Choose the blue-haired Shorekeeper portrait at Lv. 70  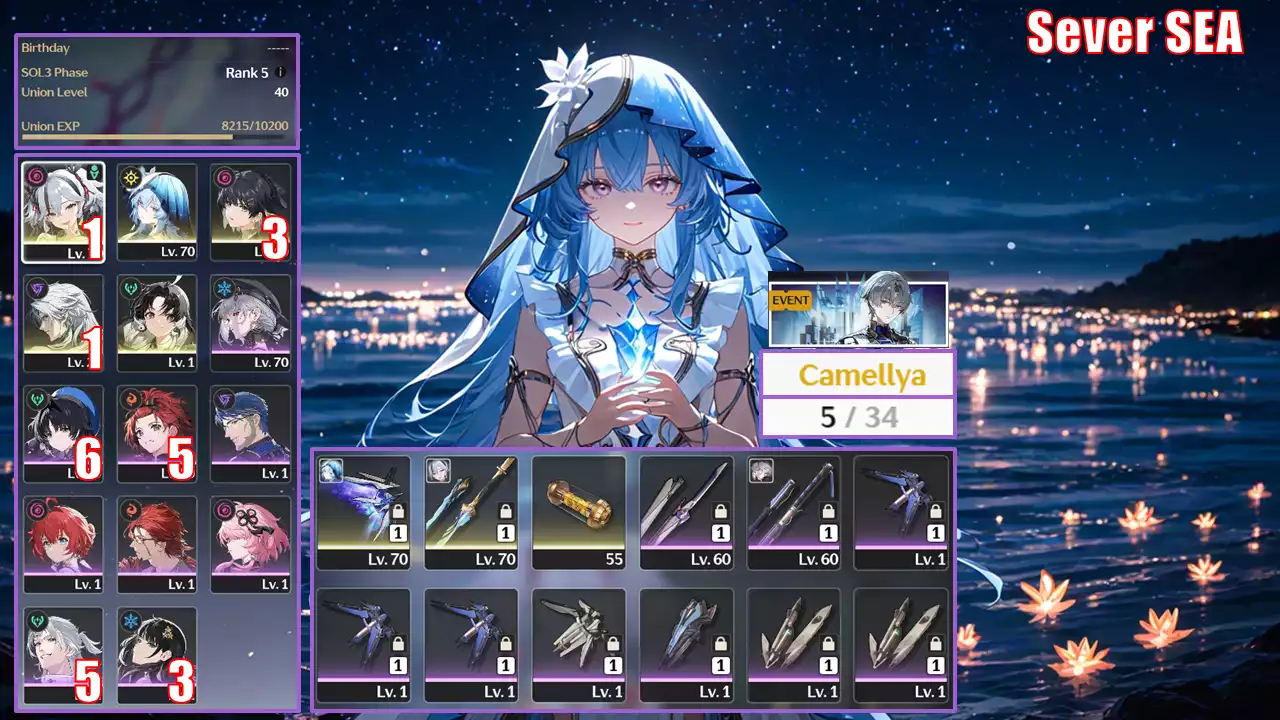pos(157,212)
